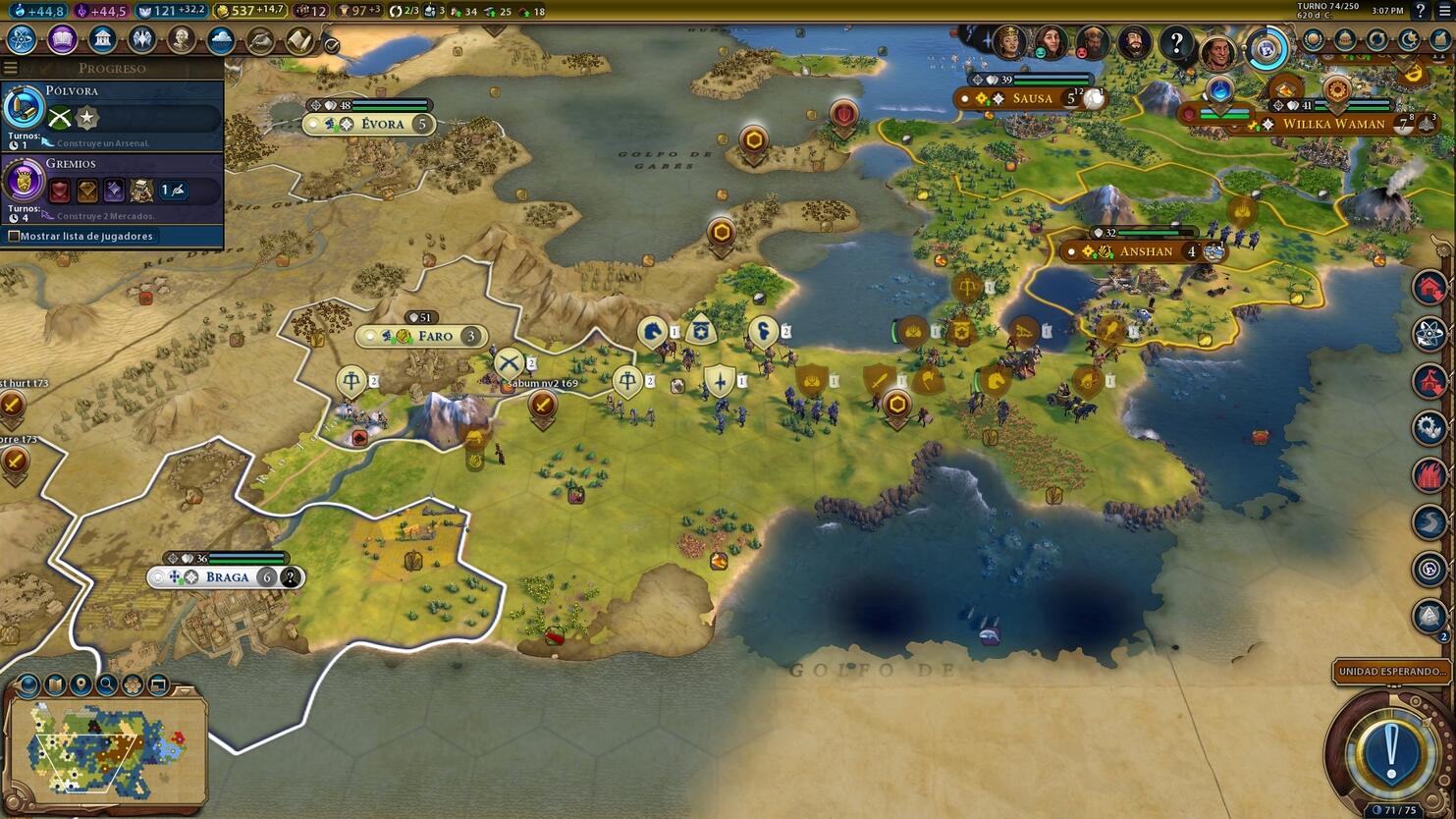Open the choose production notification on the right

click(x=1427, y=288)
